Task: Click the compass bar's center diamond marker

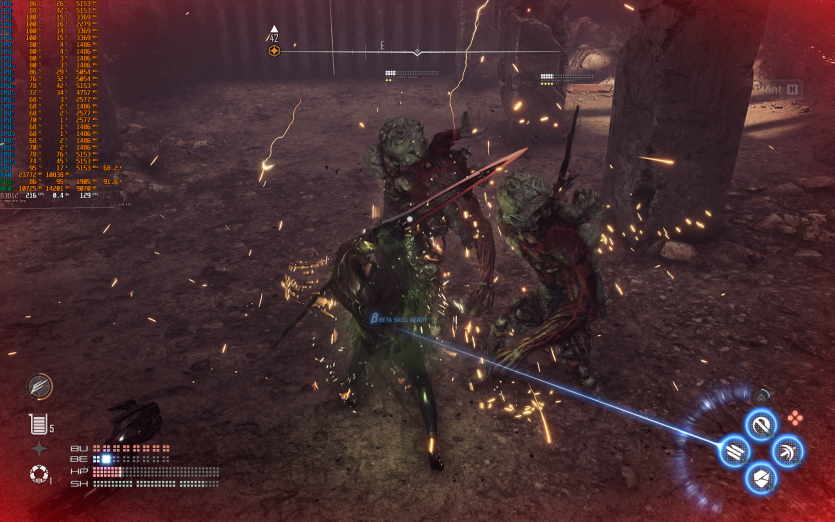Action: (418, 51)
